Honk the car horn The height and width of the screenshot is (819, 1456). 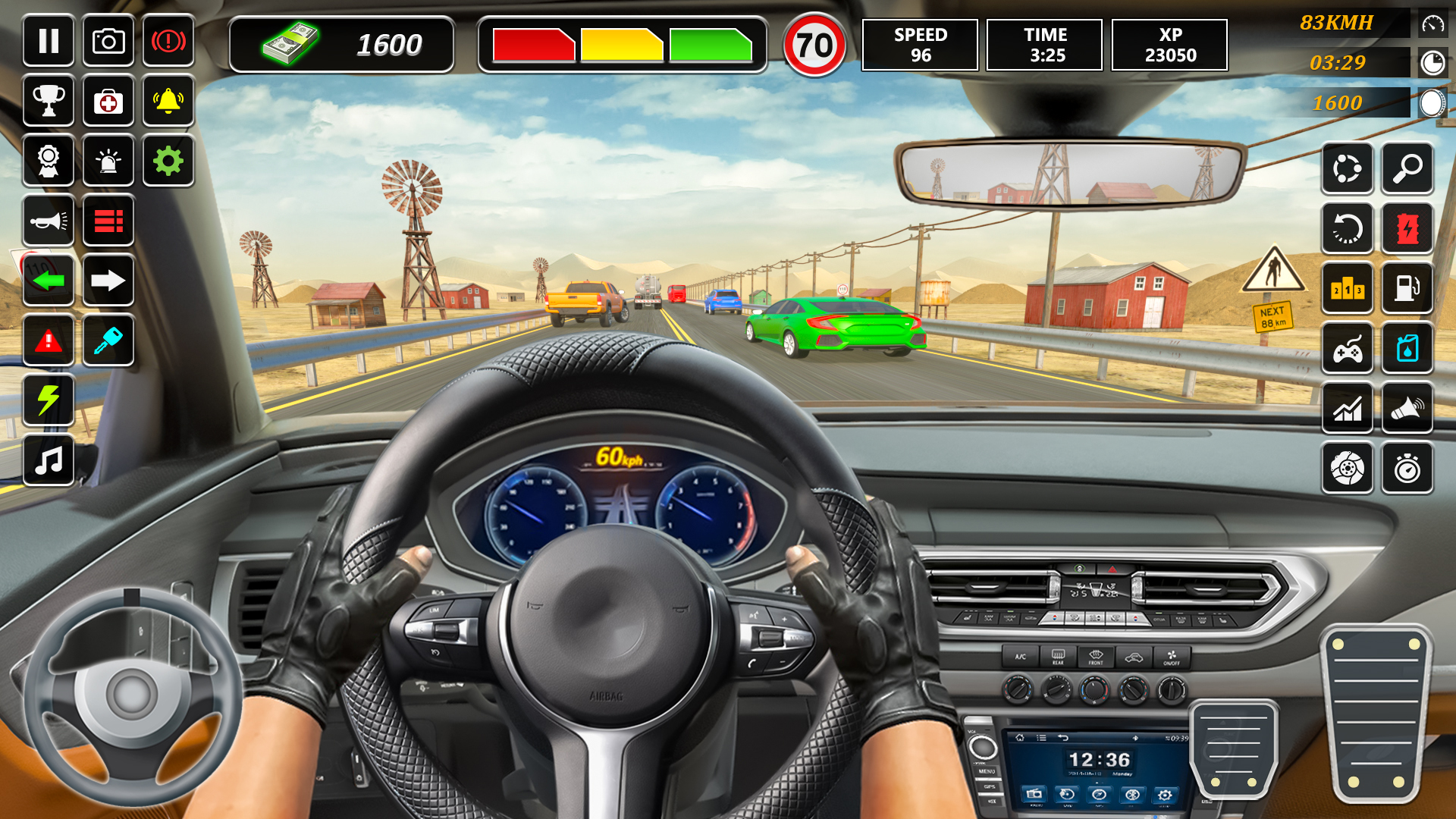coord(49,221)
